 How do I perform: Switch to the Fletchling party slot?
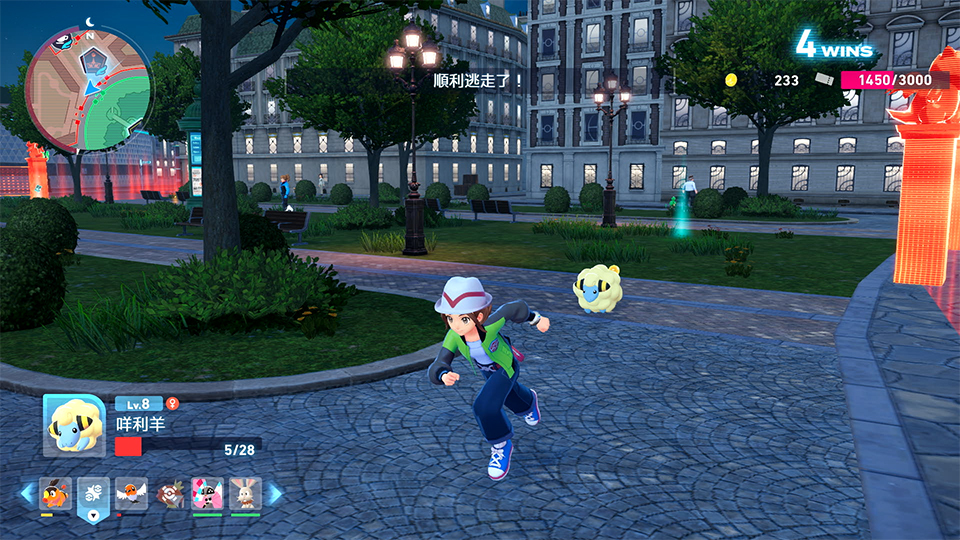pos(131,493)
